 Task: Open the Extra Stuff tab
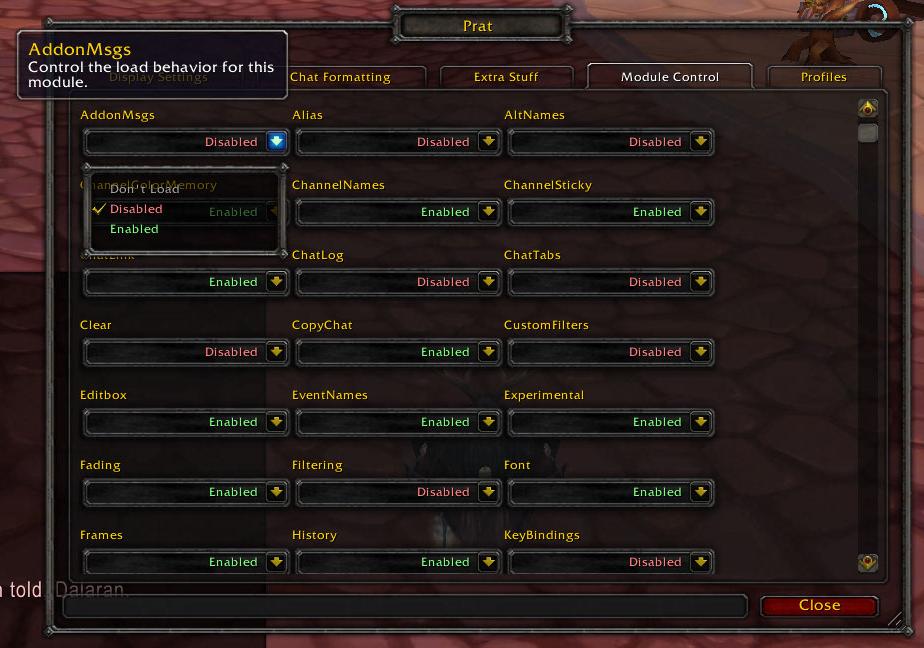pyautogui.click(x=506, y=77)
